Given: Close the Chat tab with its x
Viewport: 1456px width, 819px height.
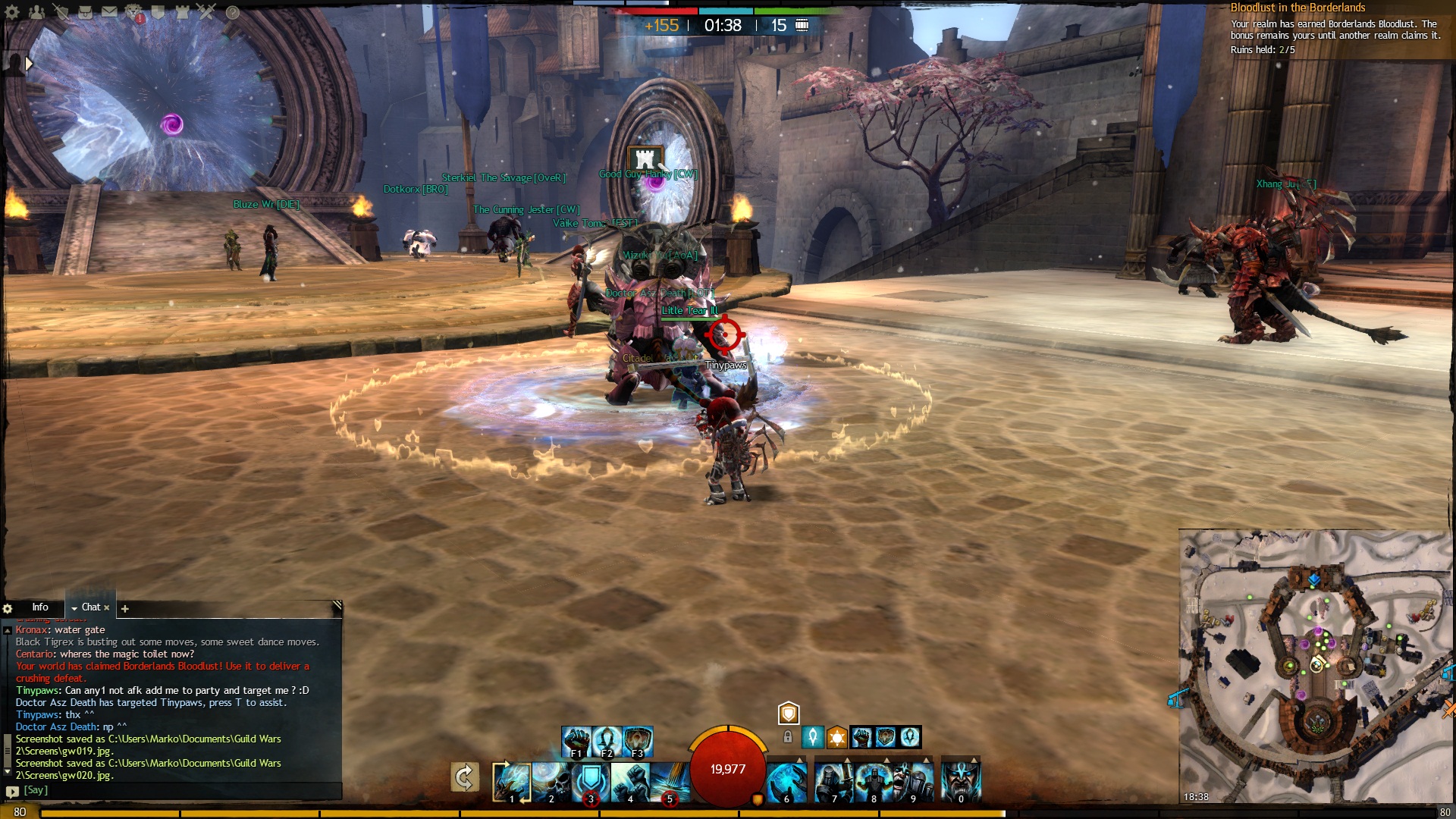Looking at the screenshot, I should coord(107,607).
